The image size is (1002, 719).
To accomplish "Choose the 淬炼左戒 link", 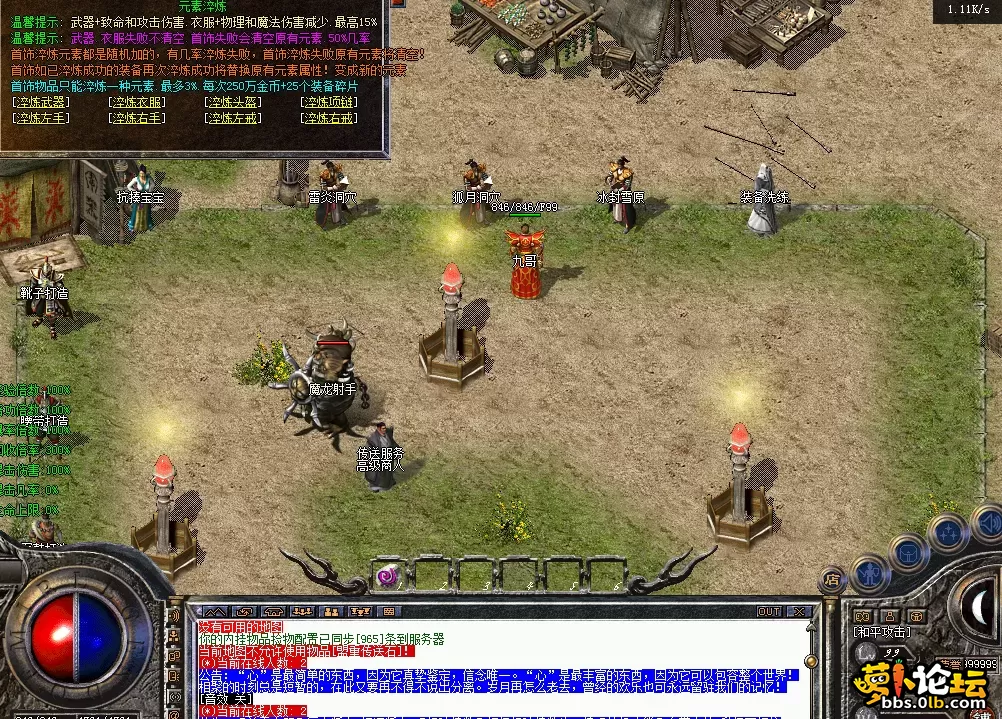I will [233, 117].
